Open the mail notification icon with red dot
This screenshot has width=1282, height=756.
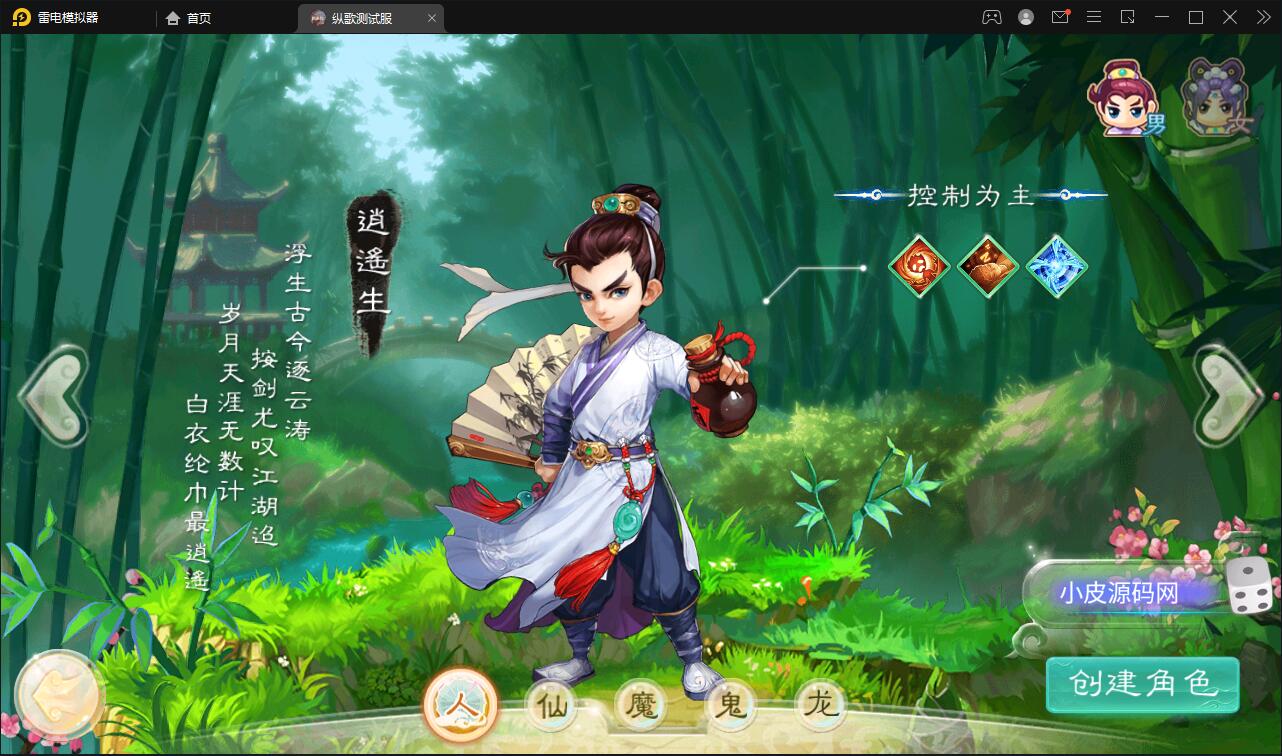(1060, 17)
